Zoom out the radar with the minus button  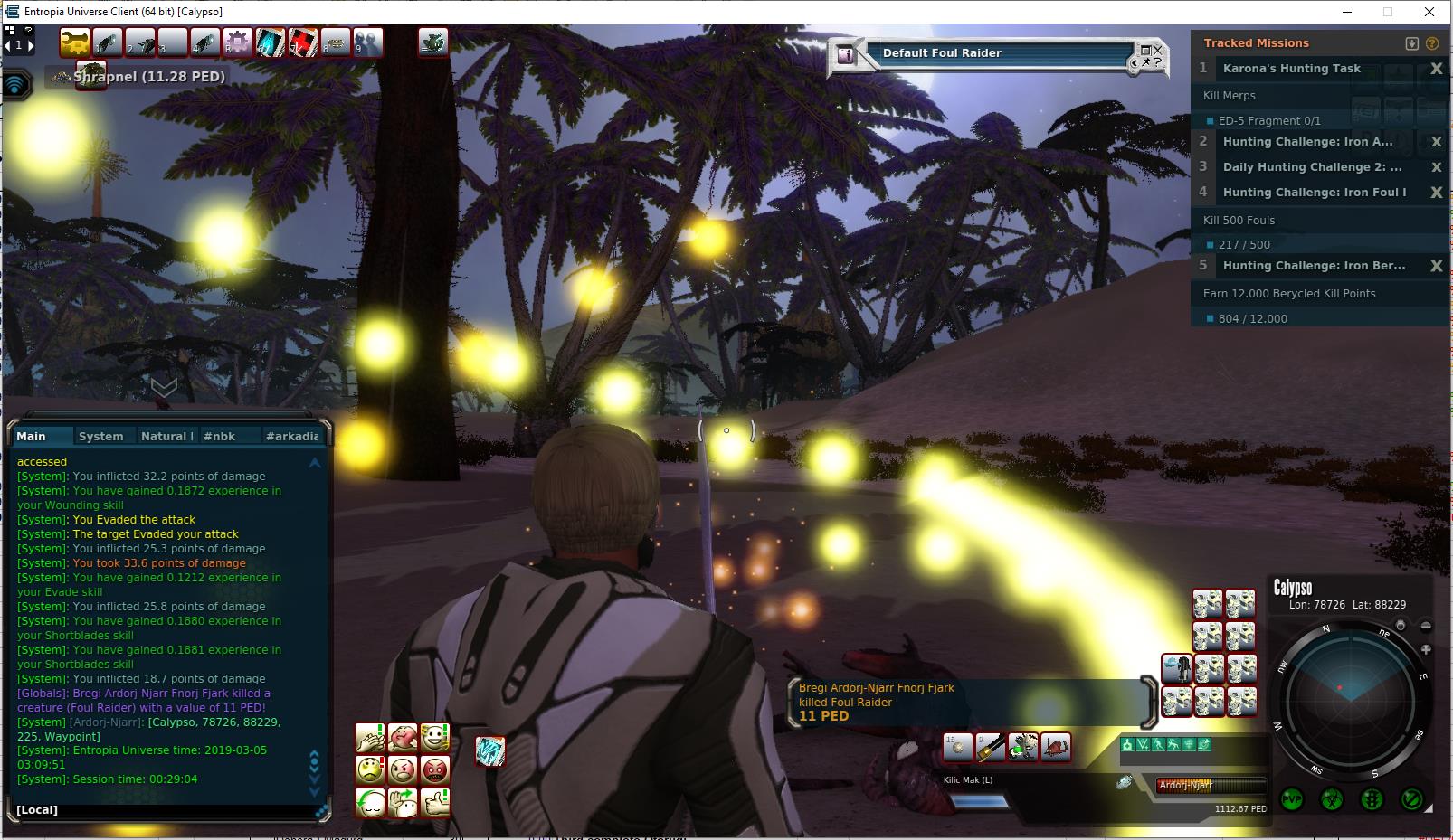[x=1426, y=626]
